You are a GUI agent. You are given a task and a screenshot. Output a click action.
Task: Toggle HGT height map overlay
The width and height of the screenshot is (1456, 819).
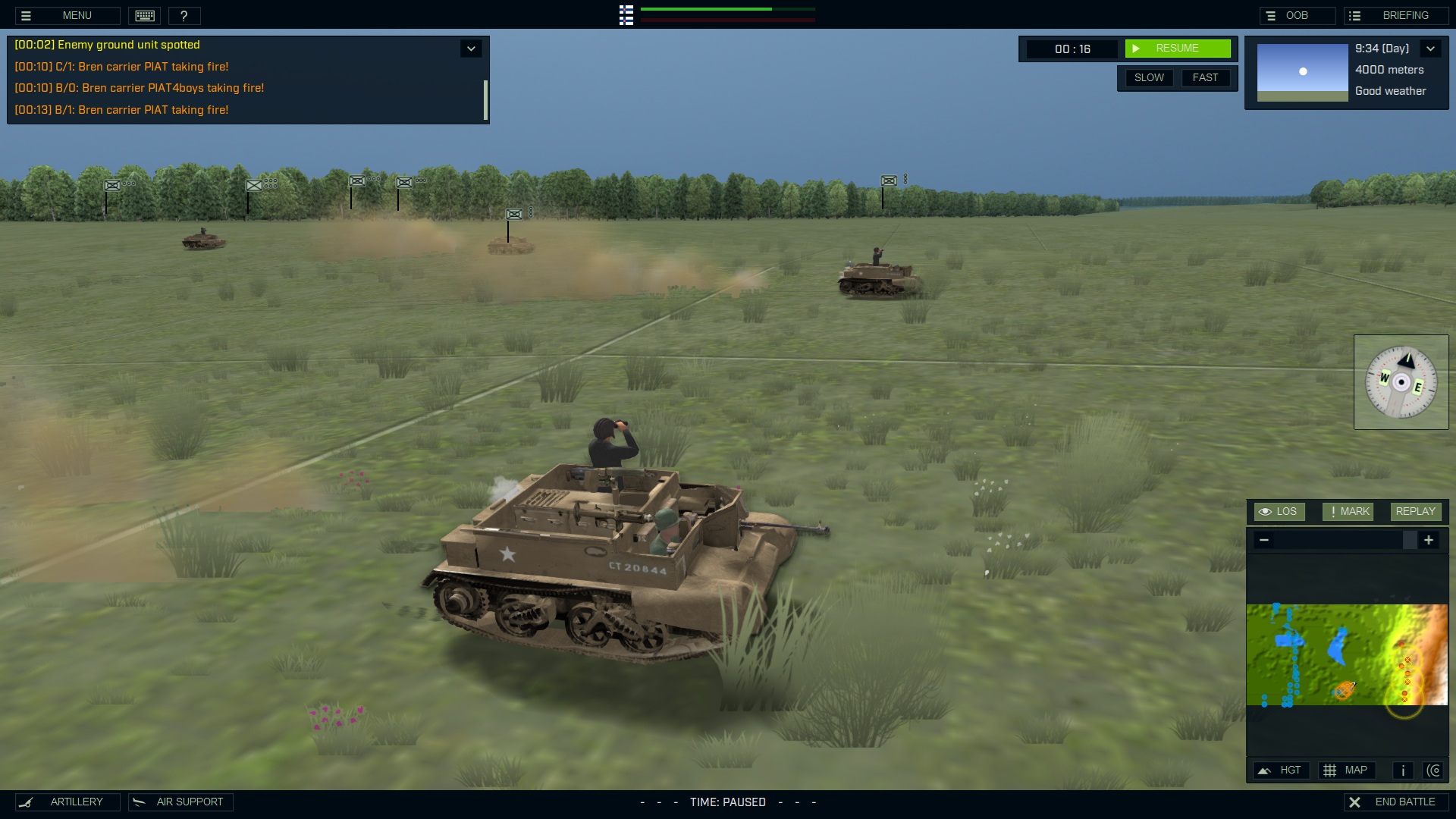coord(1282,770)
